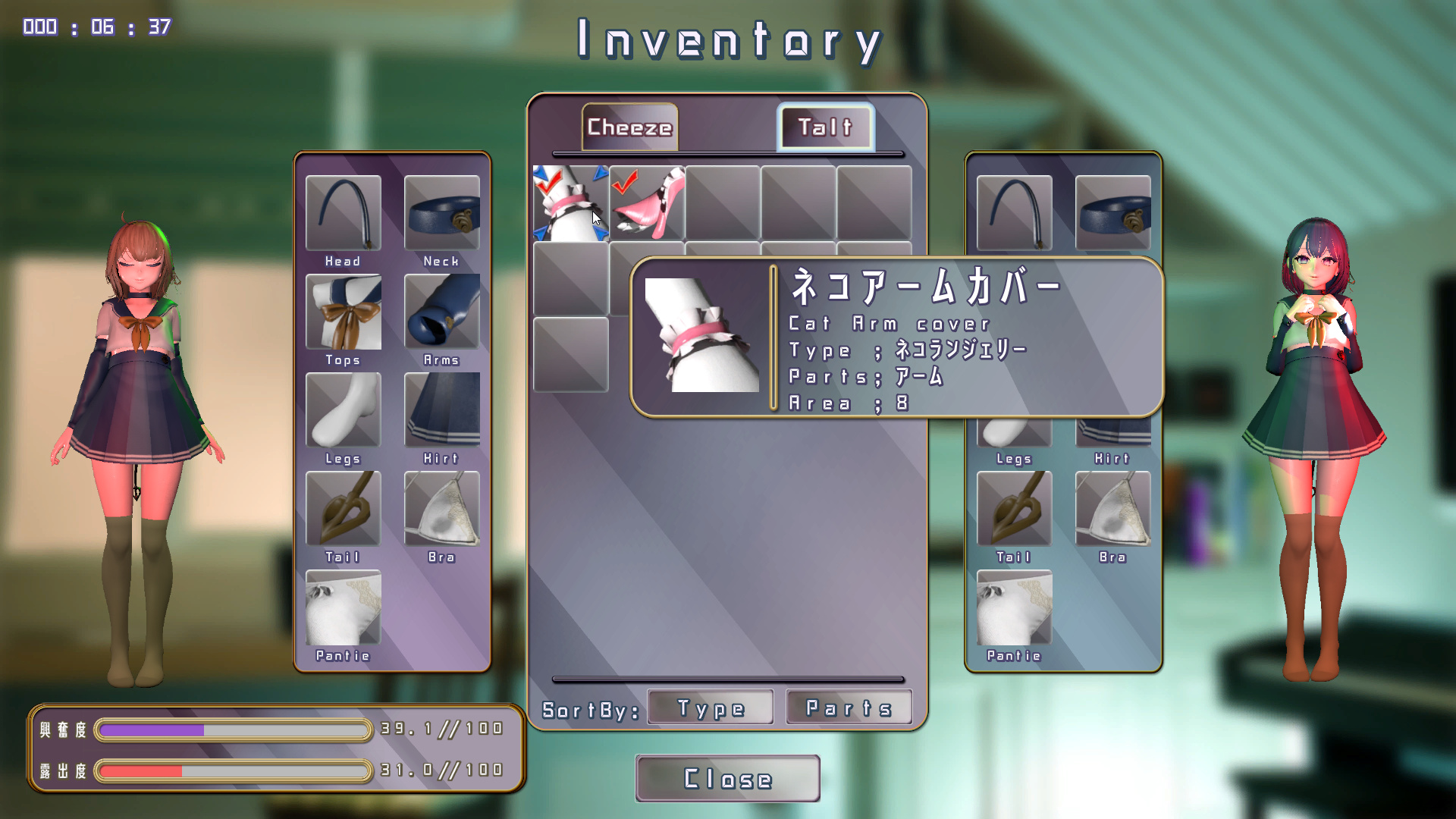Select the Head slot in the blue panel
This screenshot has height=819, width=1456.
coord(1014,213)
